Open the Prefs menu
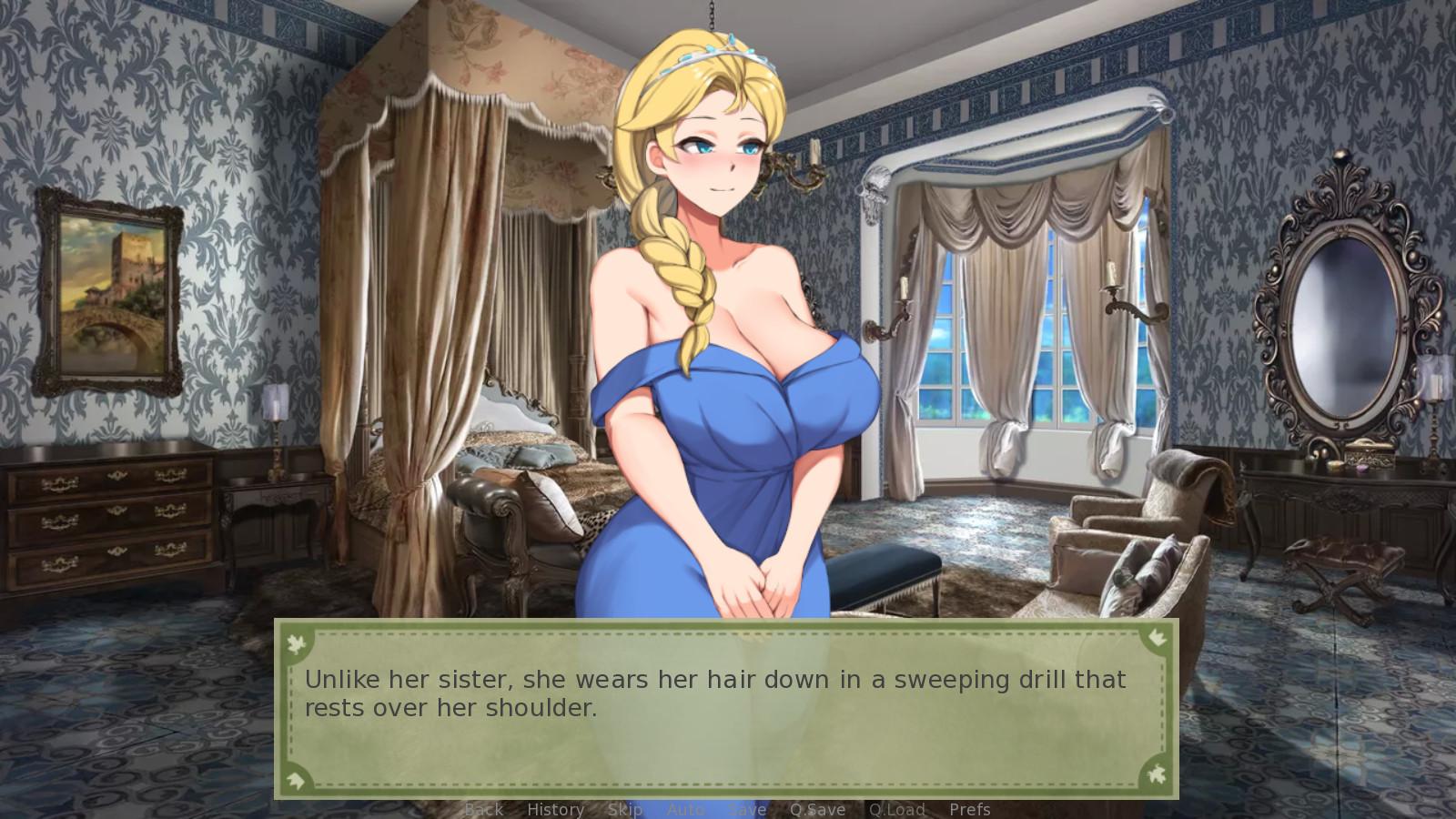The width and height of the screenshot is (1456, 819). [970, 809]
